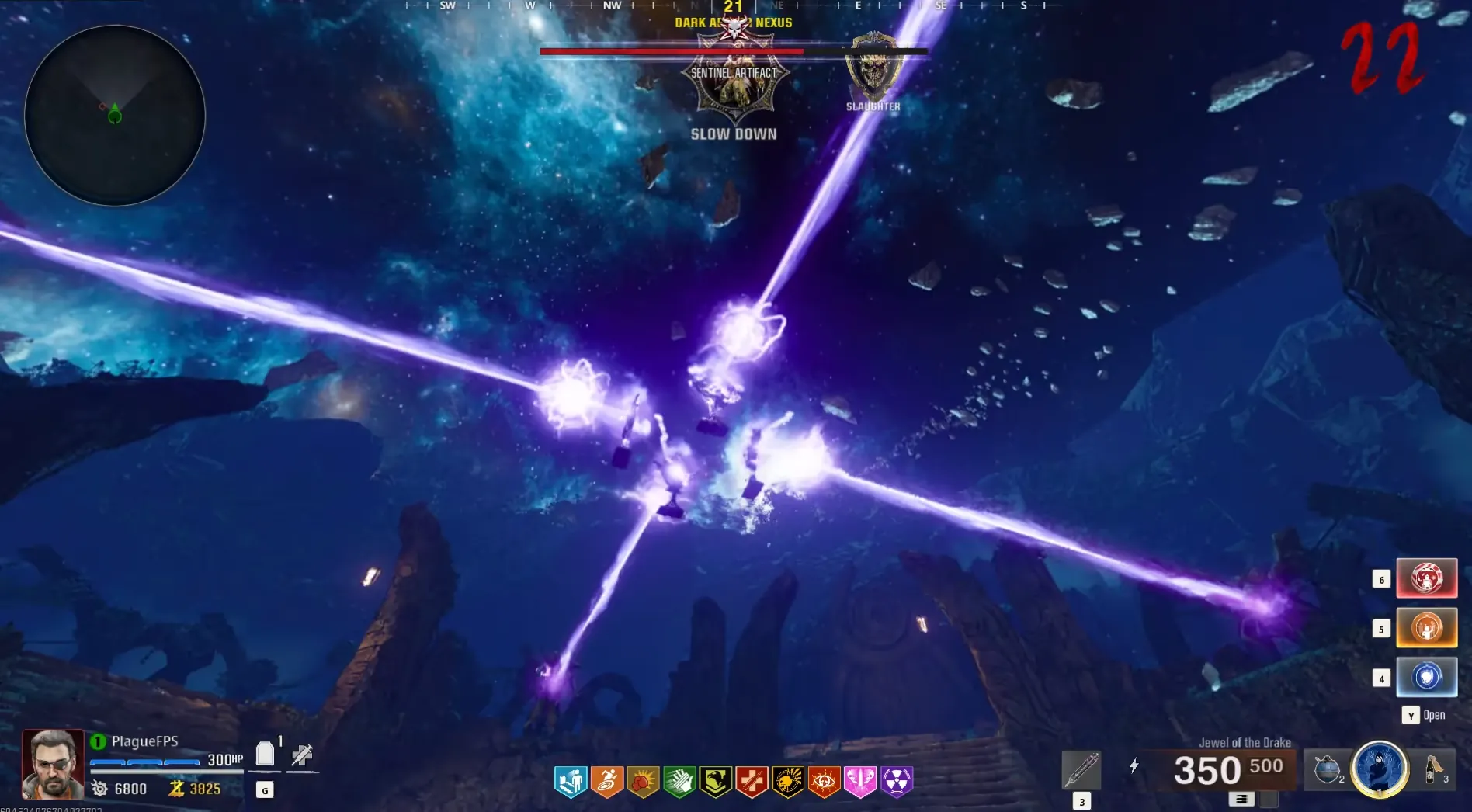The image size is (1472, 812).
Task: Use the blue shield gobblegum in slot four
Action: click(1426, 677)
